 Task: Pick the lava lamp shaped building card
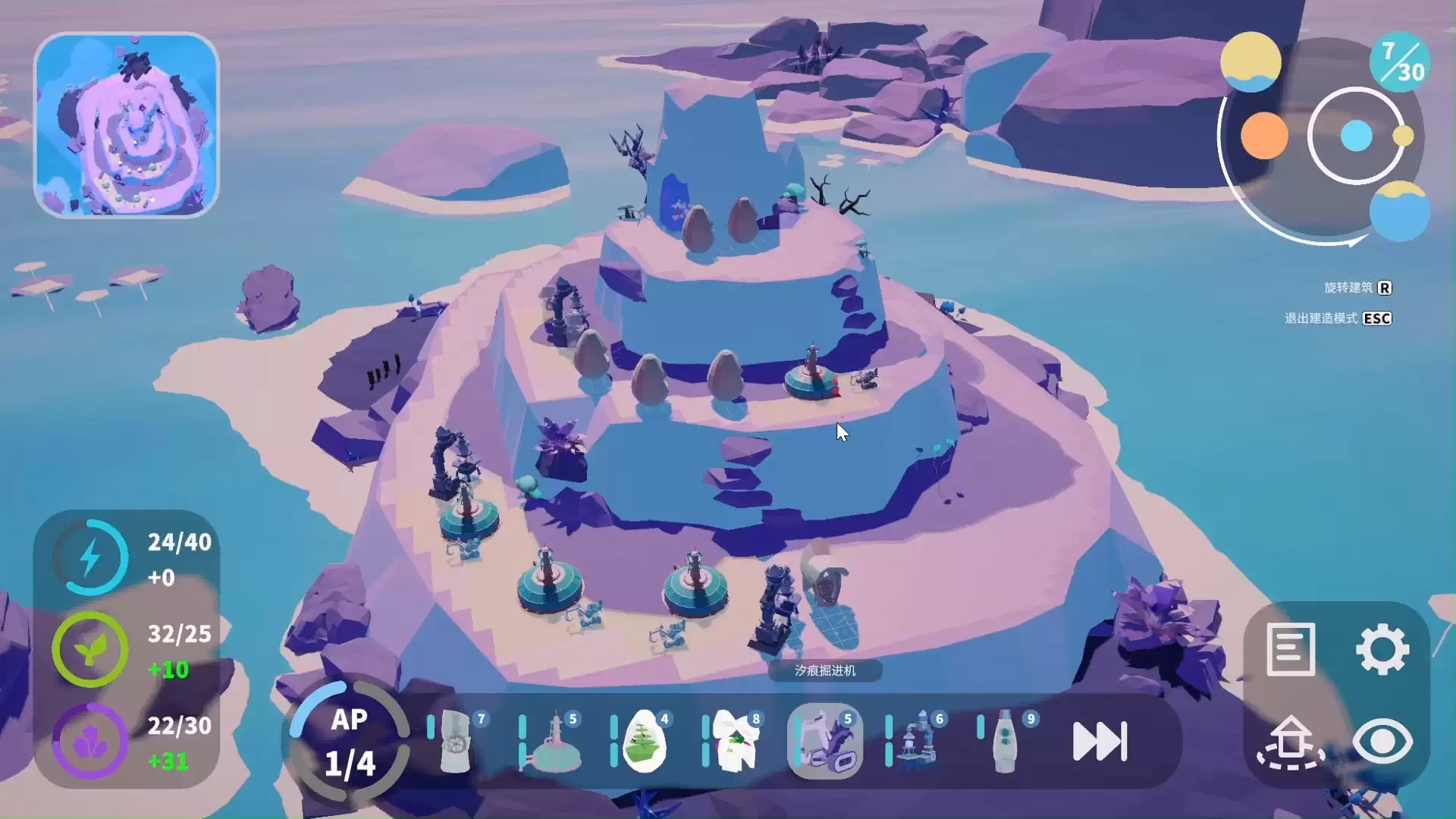pos(1006,741)
